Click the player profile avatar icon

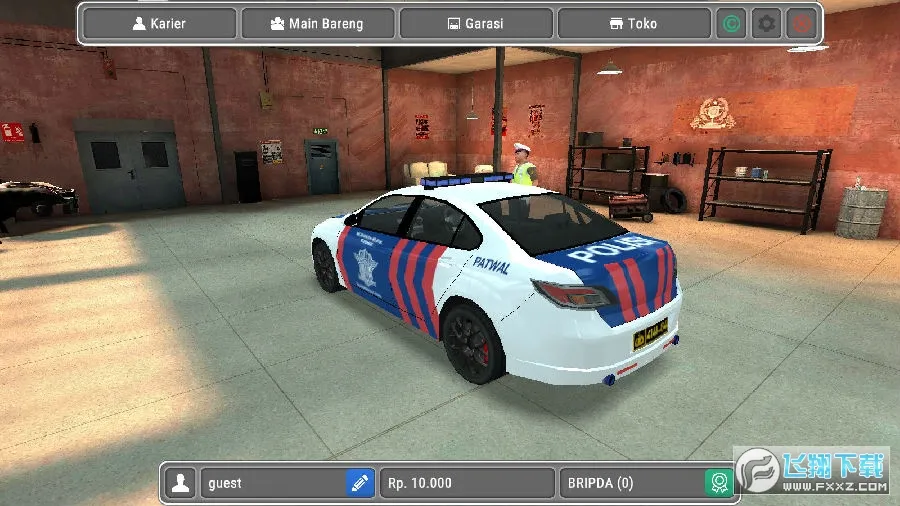[x=181, y=483]
